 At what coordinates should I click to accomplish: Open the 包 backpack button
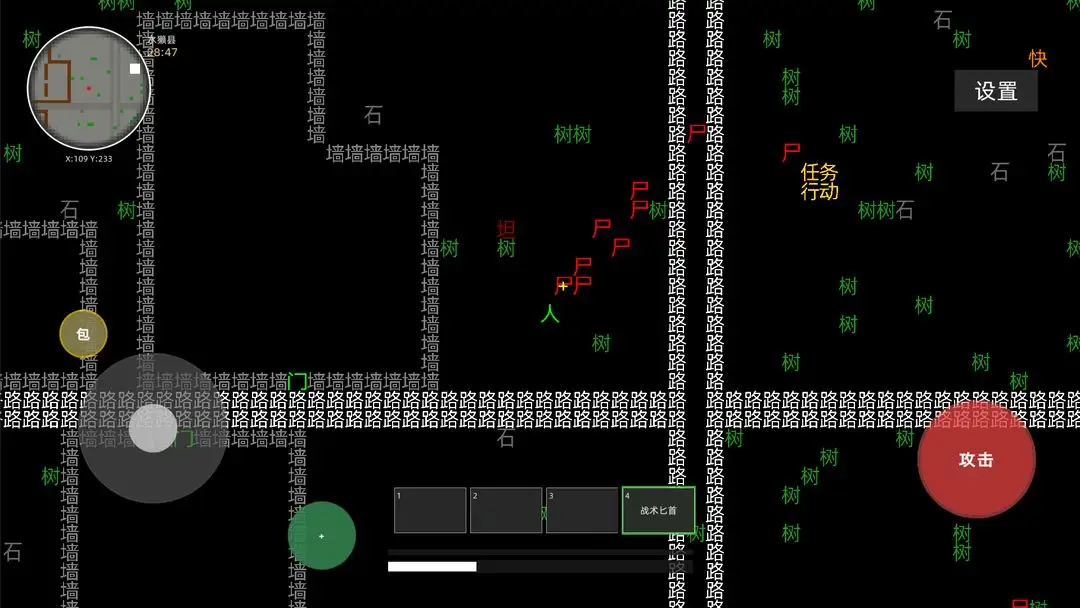coord(83,334)
